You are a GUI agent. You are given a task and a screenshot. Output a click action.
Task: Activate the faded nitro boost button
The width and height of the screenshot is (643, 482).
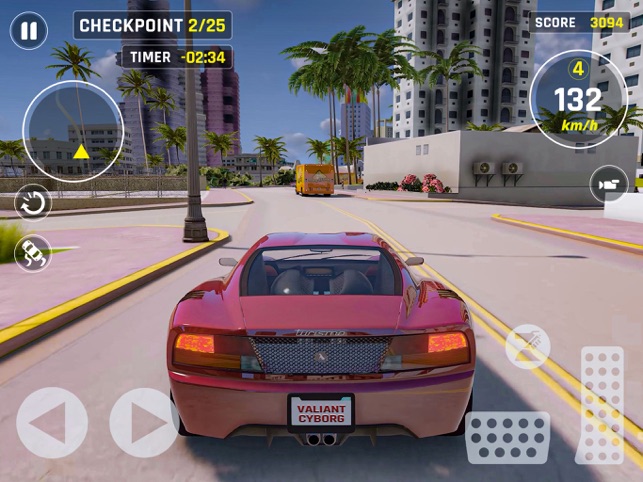point(527,346)
